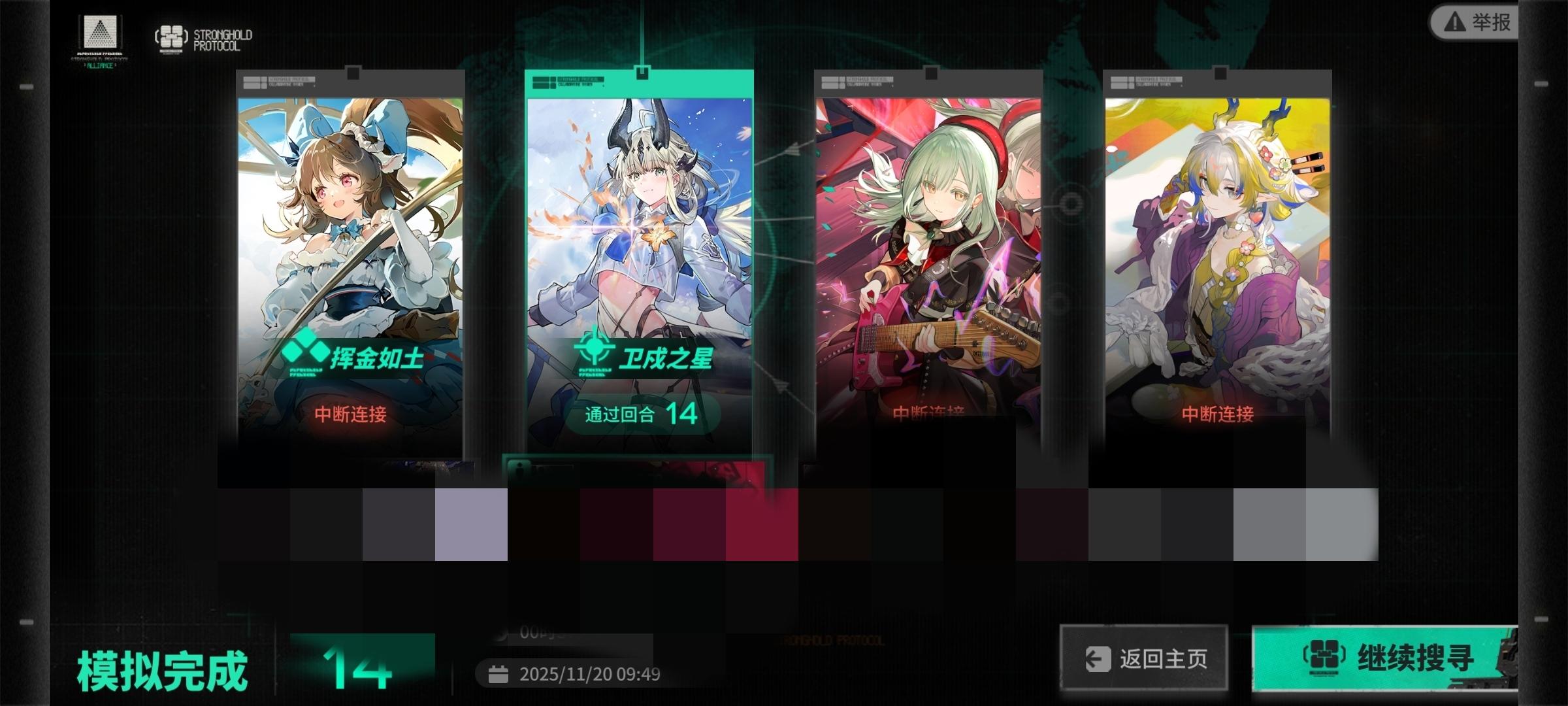This screenshot has width=1568, height=706.
Task: Click the Stronghold Protocol logo at top left
Action: [x=173, y=36]
